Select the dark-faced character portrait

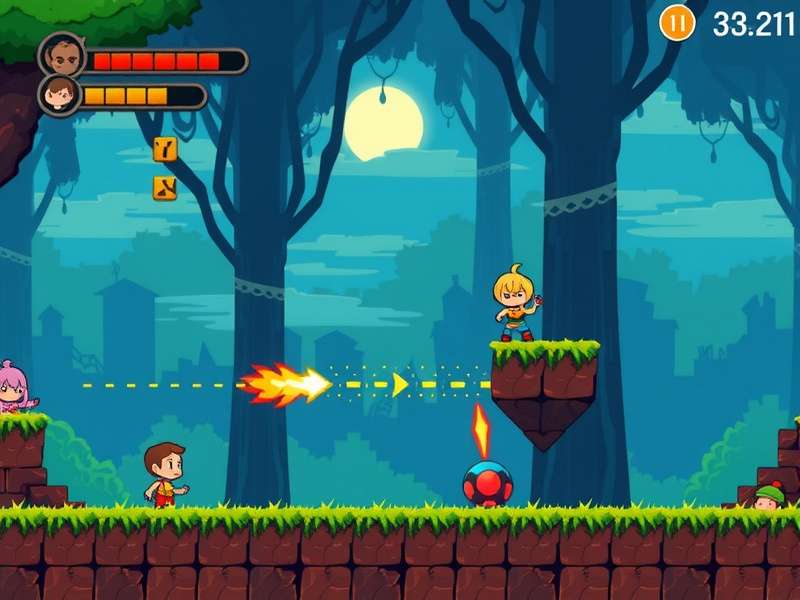click(61, 54)
